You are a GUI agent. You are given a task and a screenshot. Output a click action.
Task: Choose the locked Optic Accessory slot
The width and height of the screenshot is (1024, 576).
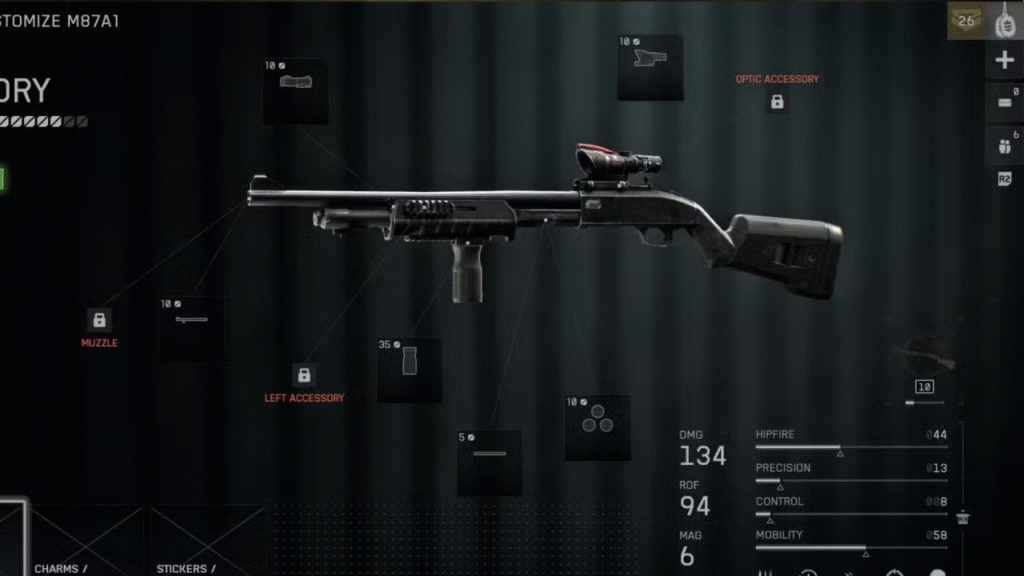click(x=777, y=101)
